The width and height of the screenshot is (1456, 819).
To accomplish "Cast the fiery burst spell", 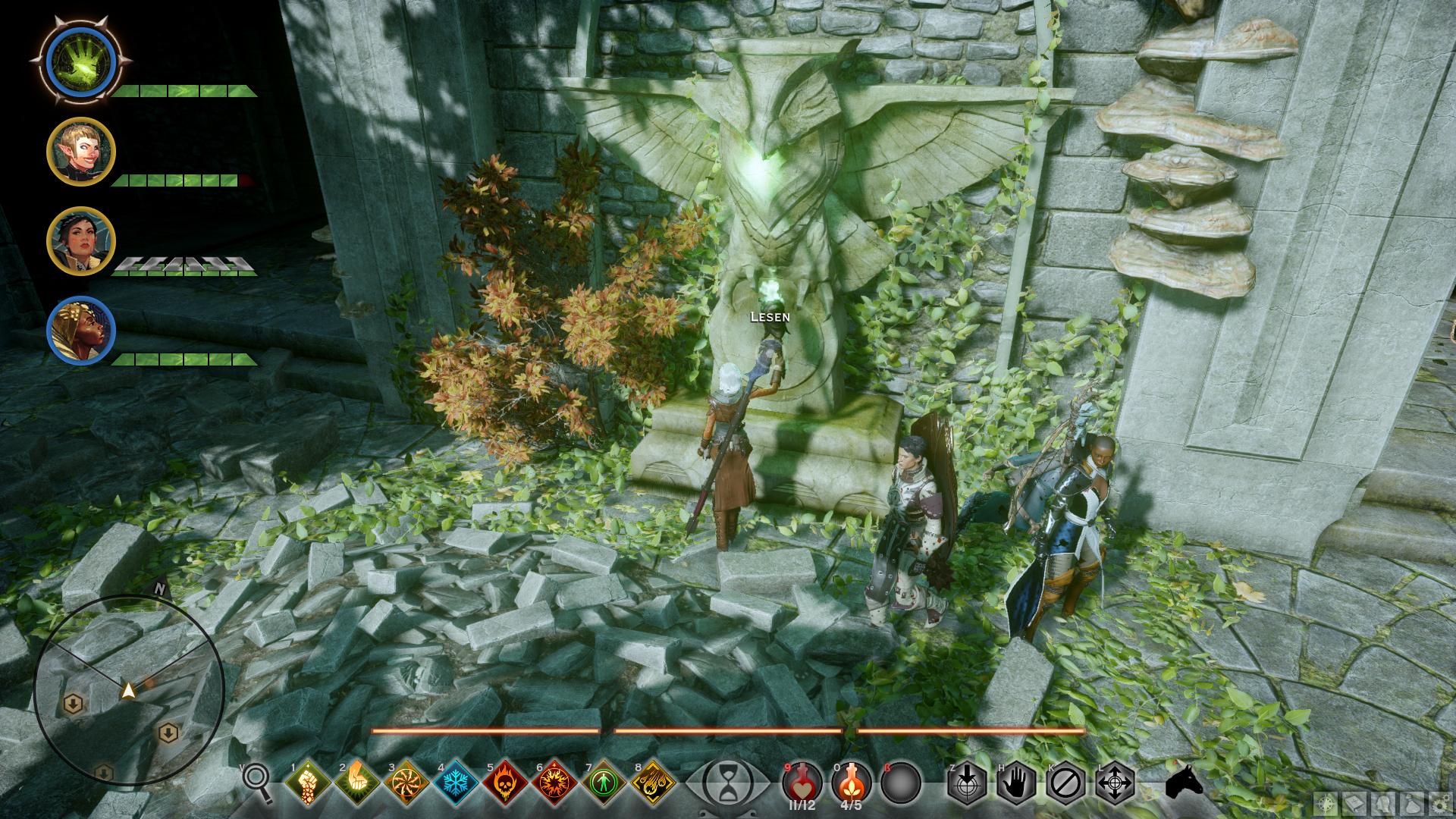I will 554,782.
